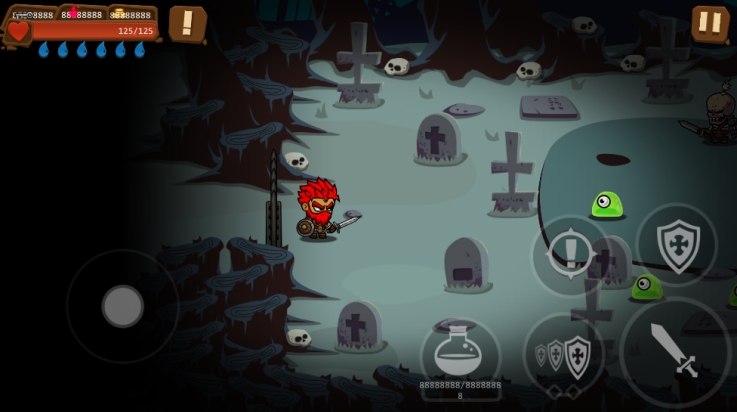Image resolution: width=737 pixels, height=412 pixels.
Task: Click the virtual joystick thumb knob
Action: pyautogui.click(x=123, y=306)
